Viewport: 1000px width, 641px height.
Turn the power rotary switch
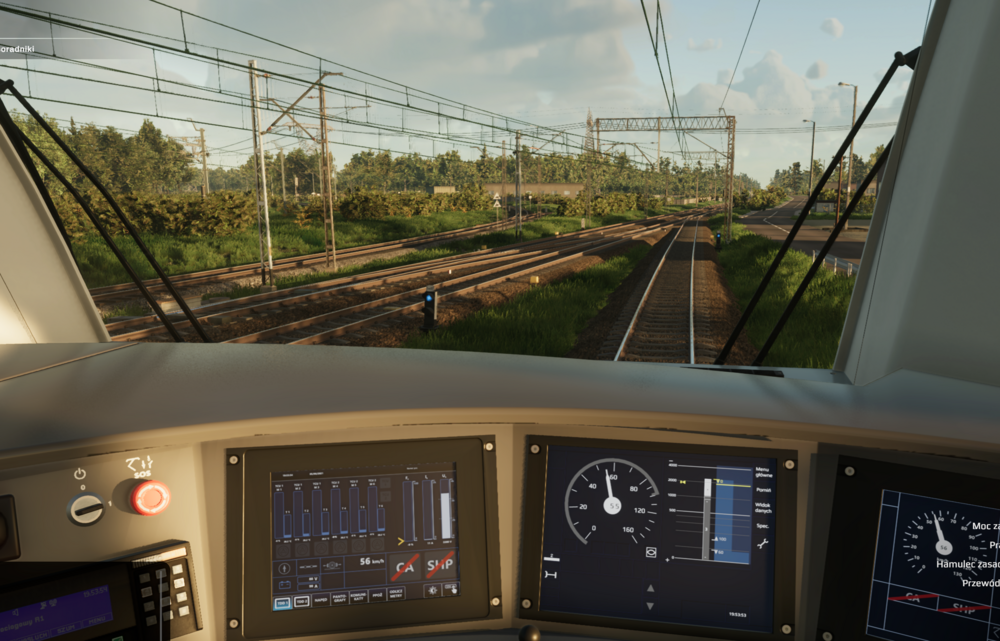click(86, 509)
